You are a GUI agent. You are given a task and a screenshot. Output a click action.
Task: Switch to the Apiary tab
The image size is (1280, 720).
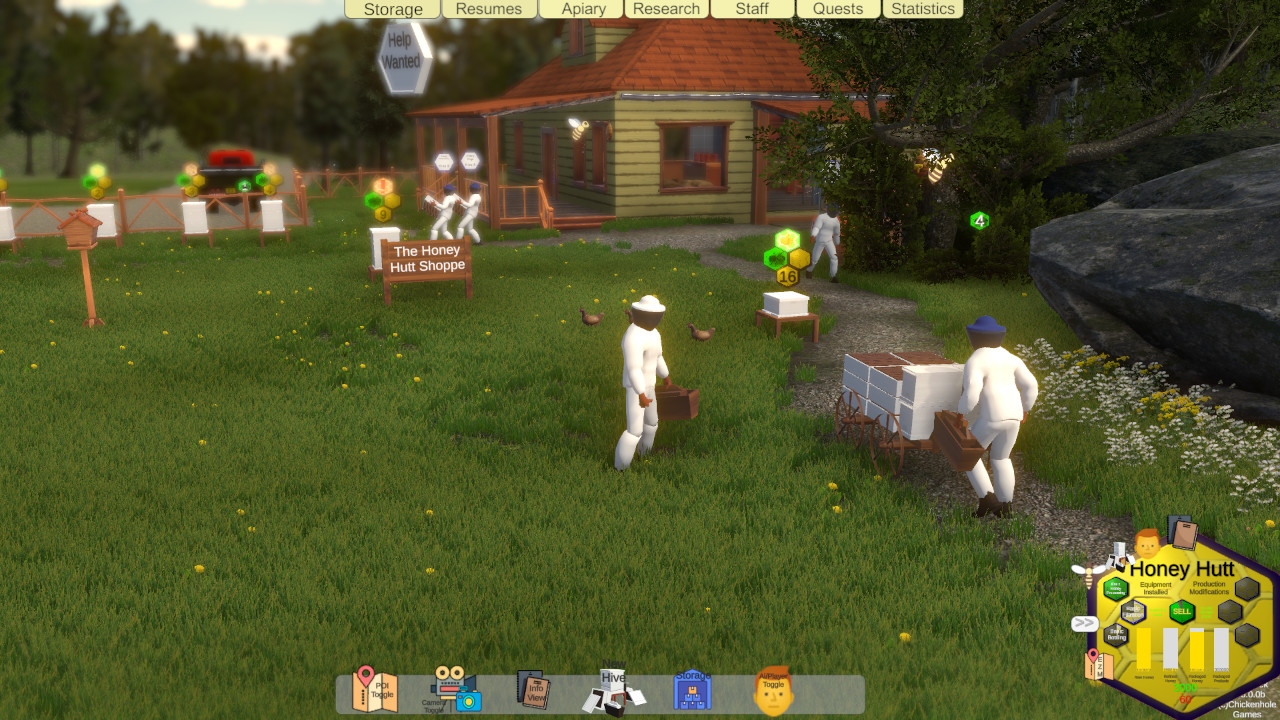coord(582,9)
